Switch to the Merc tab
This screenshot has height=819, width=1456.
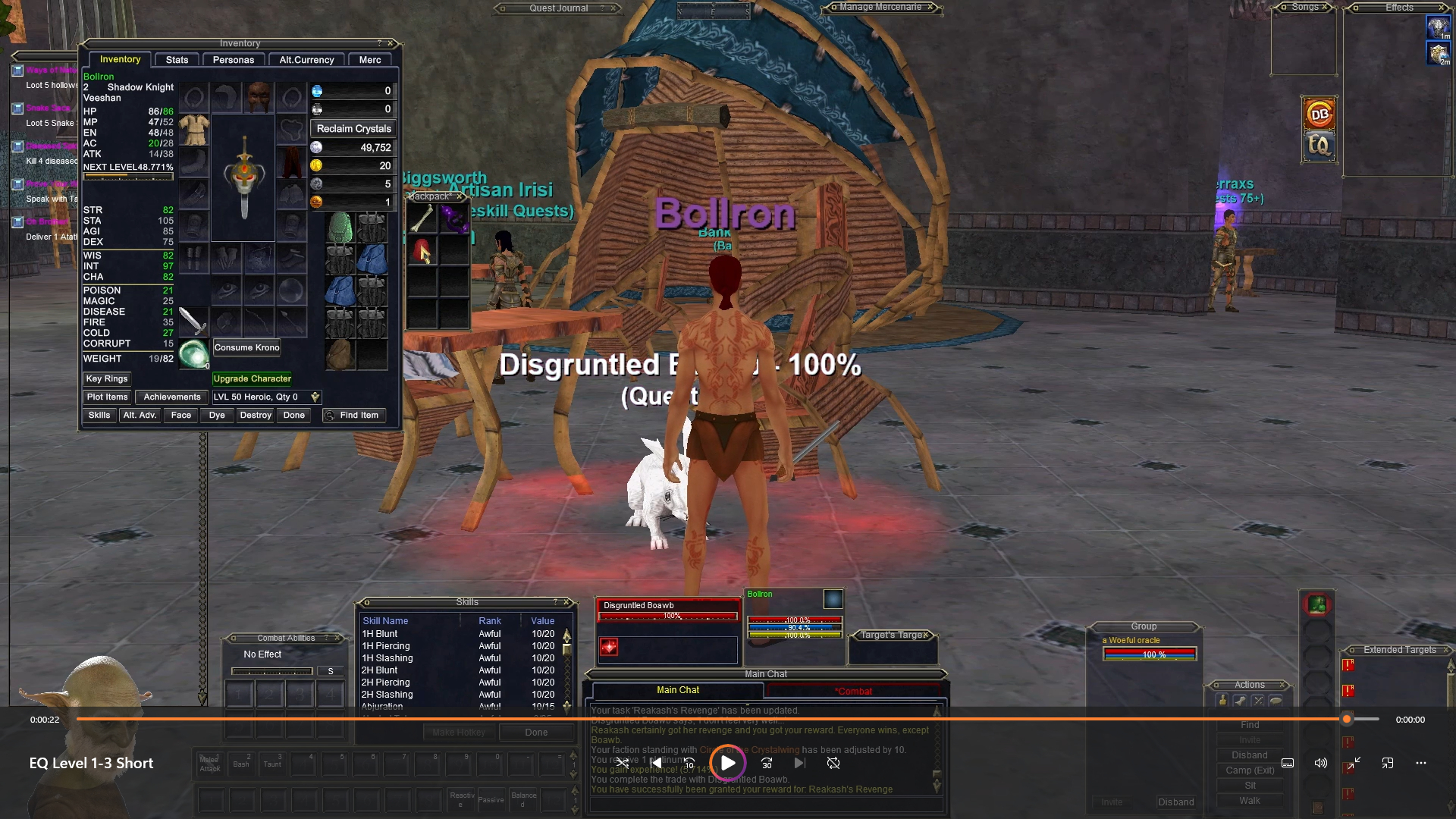click(x=370, y=60)
